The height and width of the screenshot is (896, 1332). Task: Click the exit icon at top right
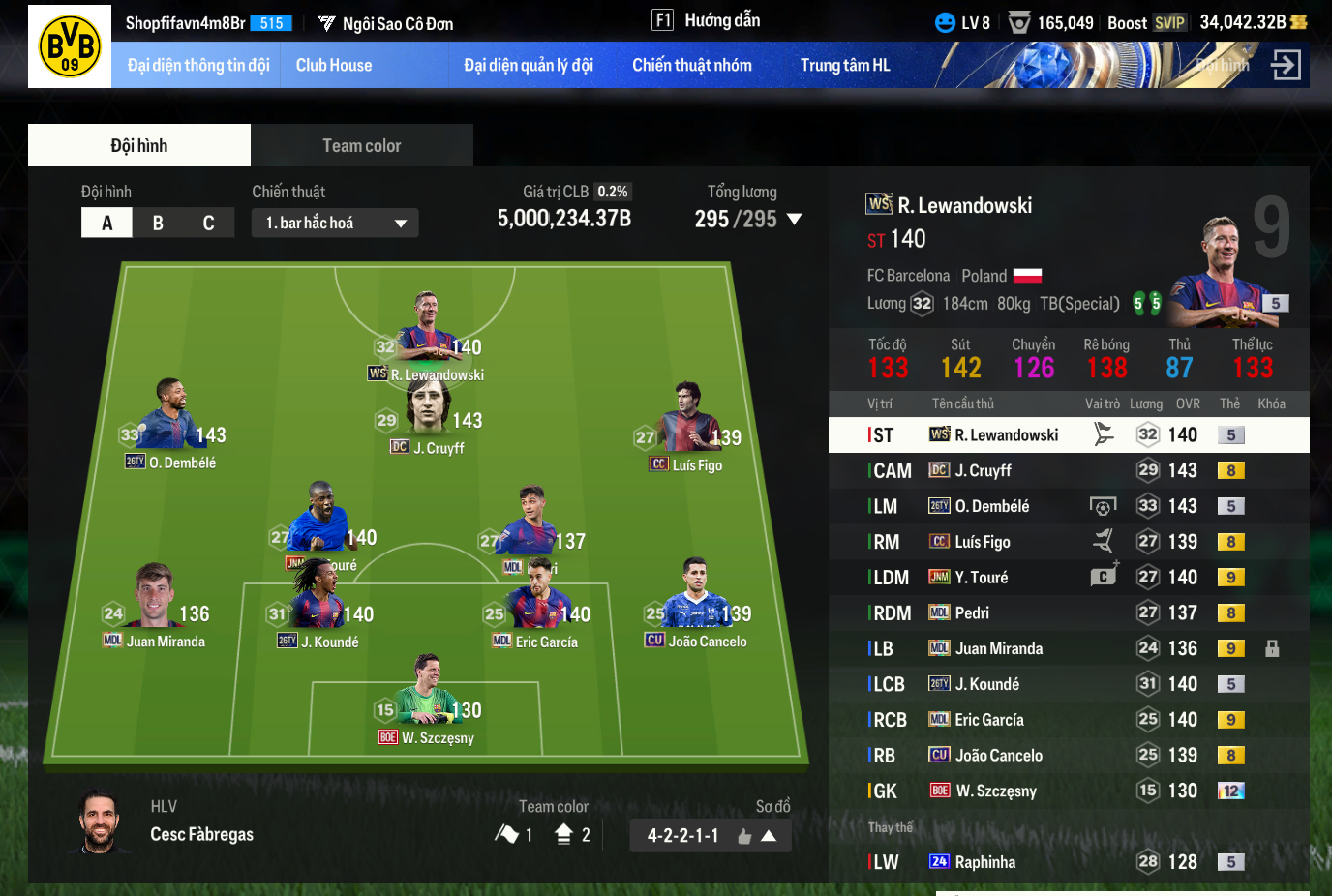coord(1286,66)
